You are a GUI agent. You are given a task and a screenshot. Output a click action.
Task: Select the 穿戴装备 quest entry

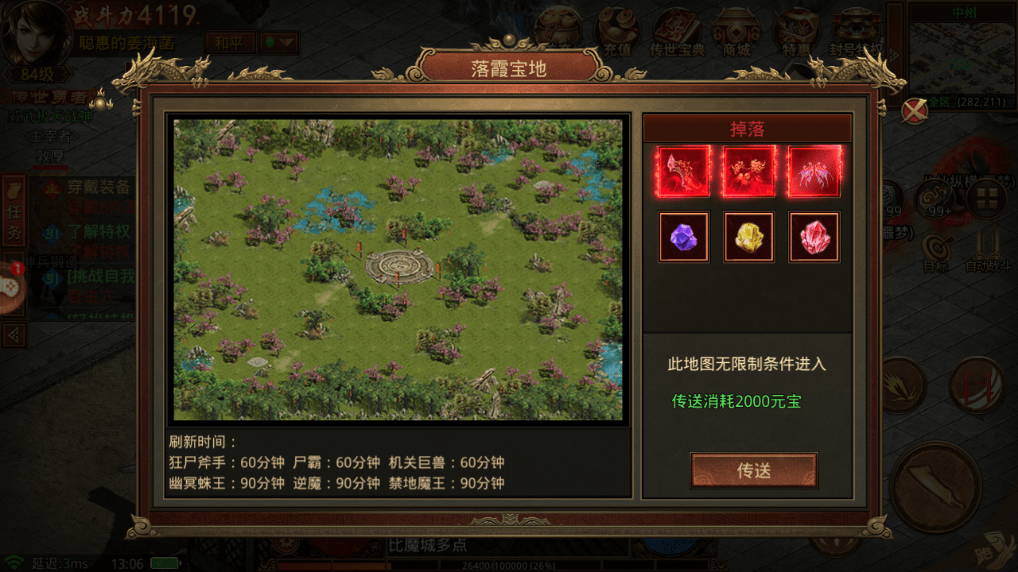click(98, 187)
